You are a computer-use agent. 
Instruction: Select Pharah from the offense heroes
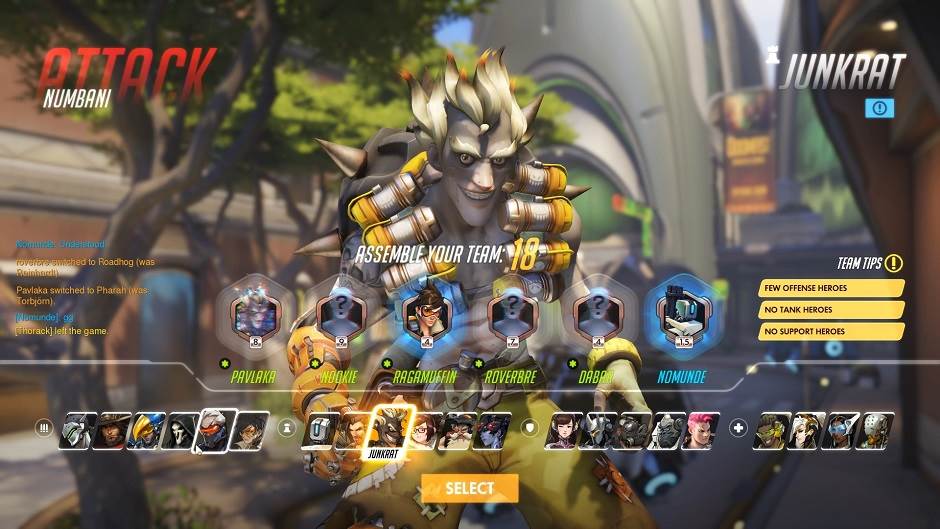145,430
